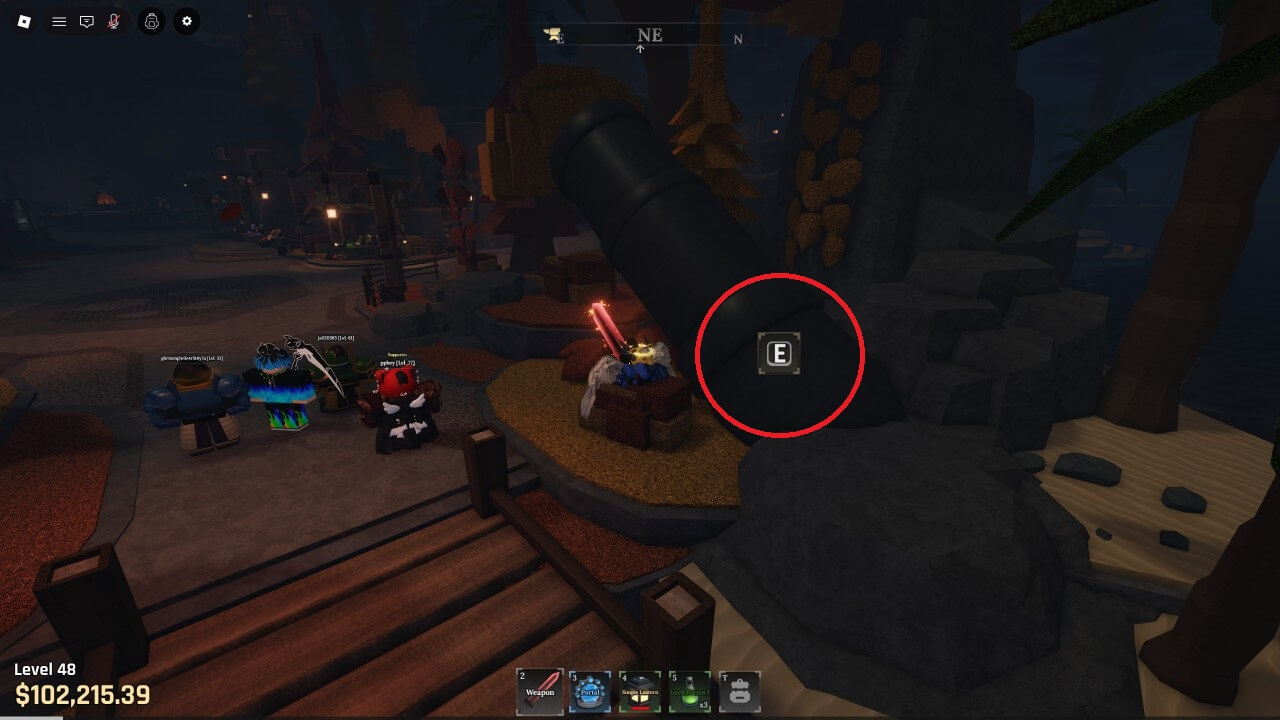
Task: Select the Weapon sword hotbar slot
Action: 539,691
